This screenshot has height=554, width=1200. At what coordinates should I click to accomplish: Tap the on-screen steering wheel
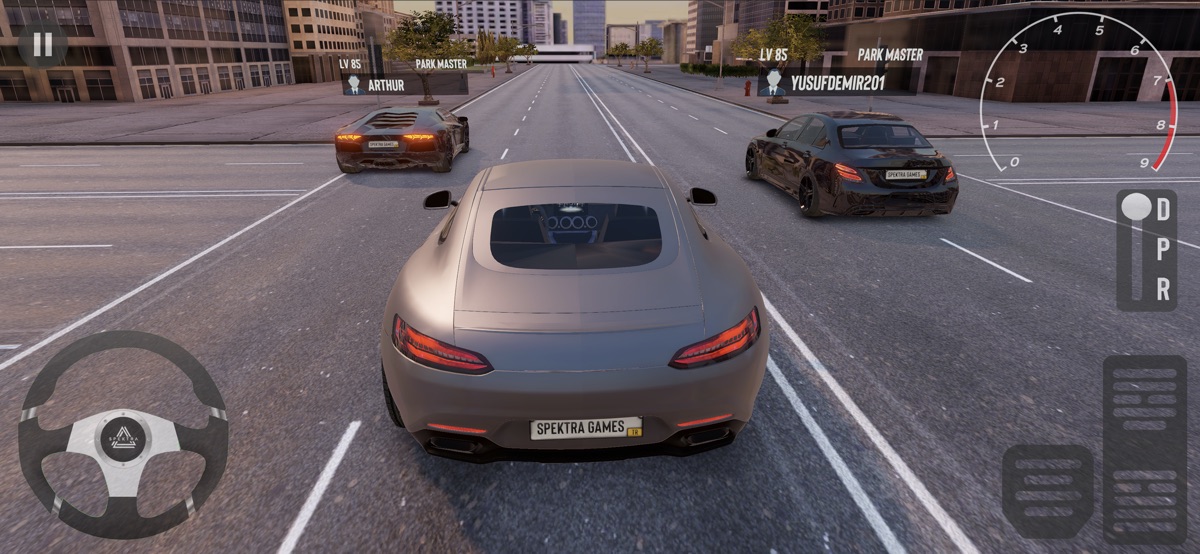coord(123,435)
